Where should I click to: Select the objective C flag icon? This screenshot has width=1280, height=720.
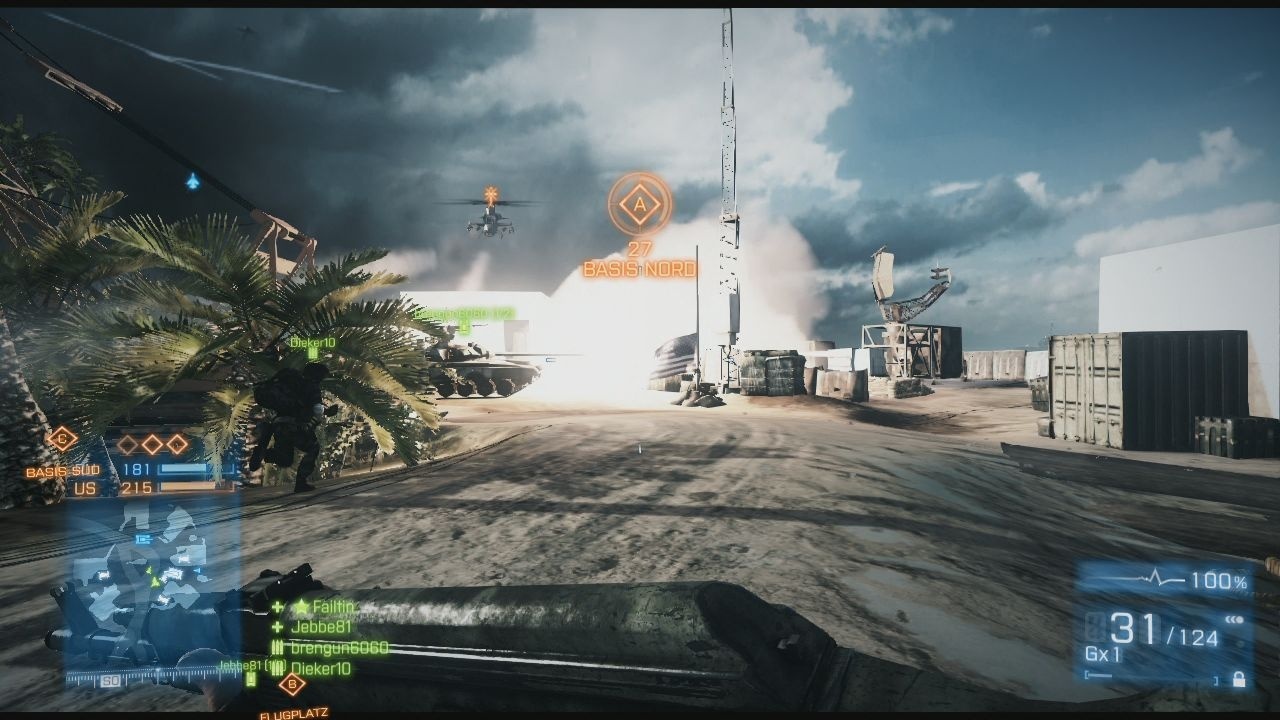(x=61, y=440)
